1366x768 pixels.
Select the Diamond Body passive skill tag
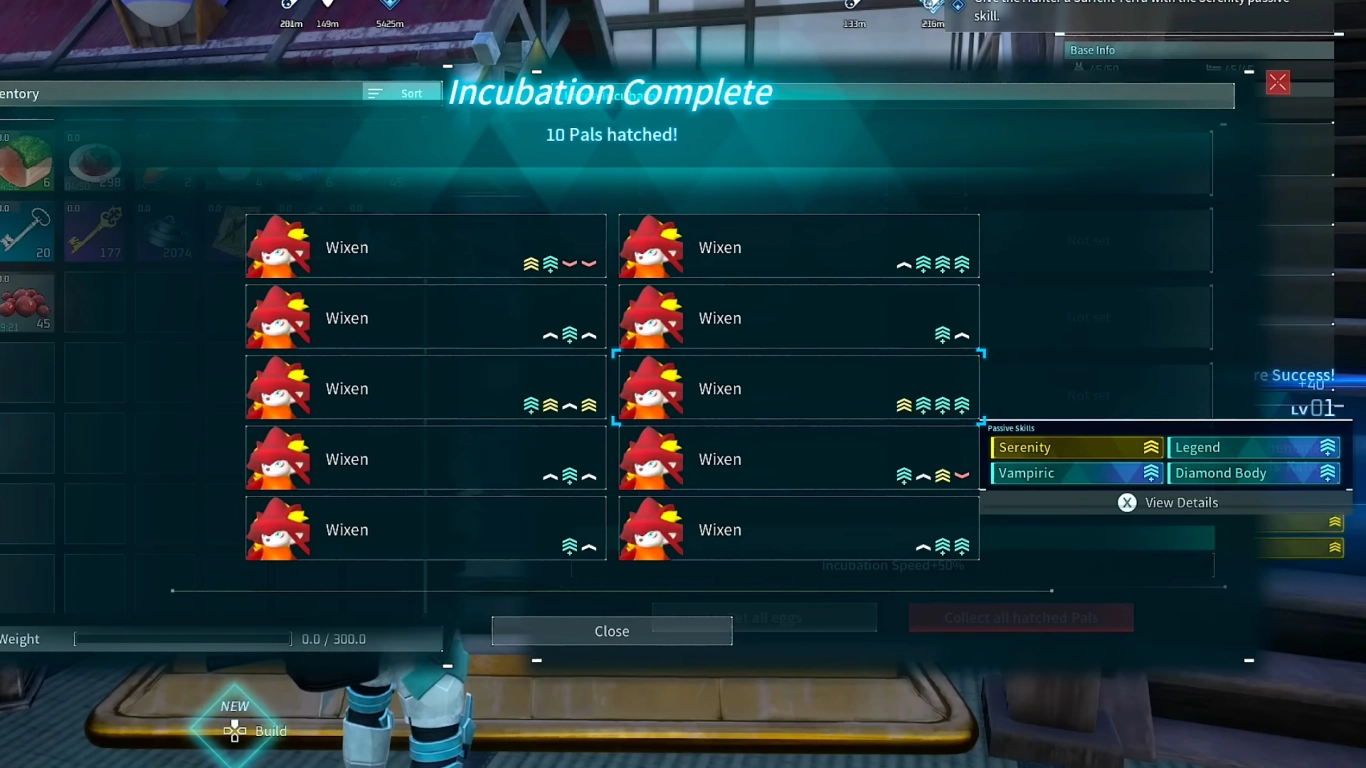1254,473
